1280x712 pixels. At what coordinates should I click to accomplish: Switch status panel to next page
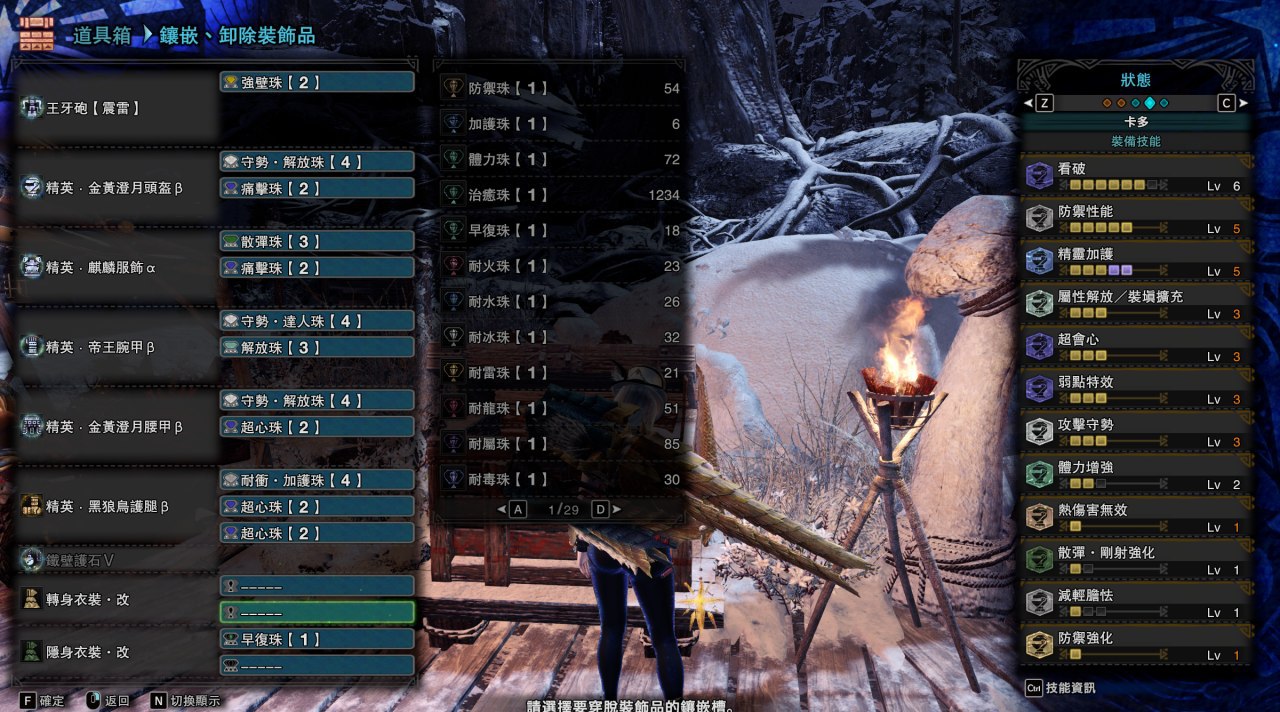[1227, 103]
